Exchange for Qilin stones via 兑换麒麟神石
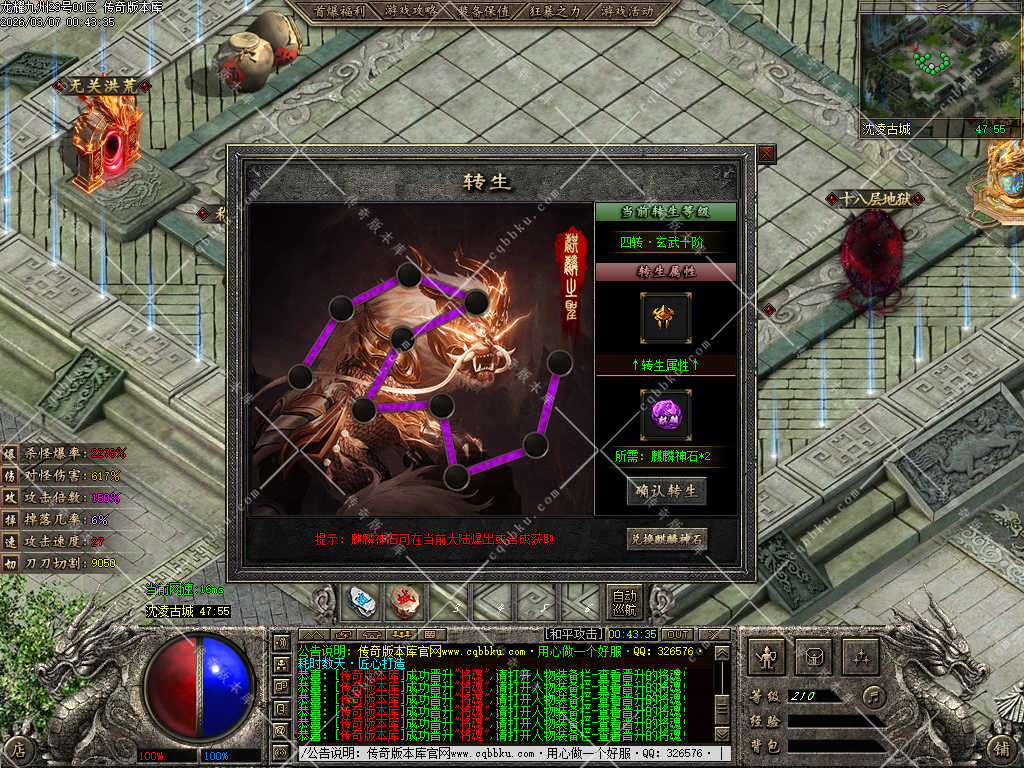The height and width of the screenshot is (768, 1024). tap(667, 539)
